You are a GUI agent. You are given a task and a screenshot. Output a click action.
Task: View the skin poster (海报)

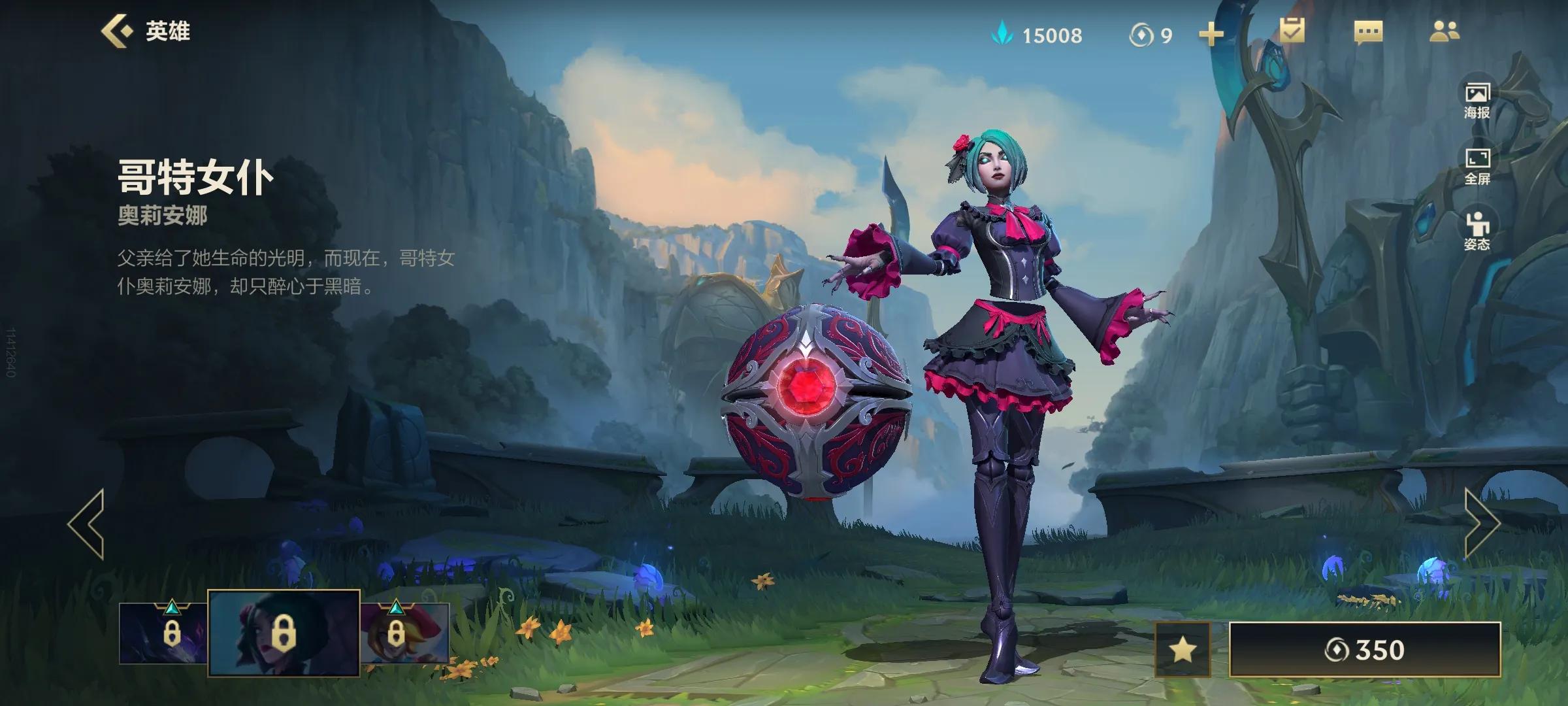tap(1477, 101)
